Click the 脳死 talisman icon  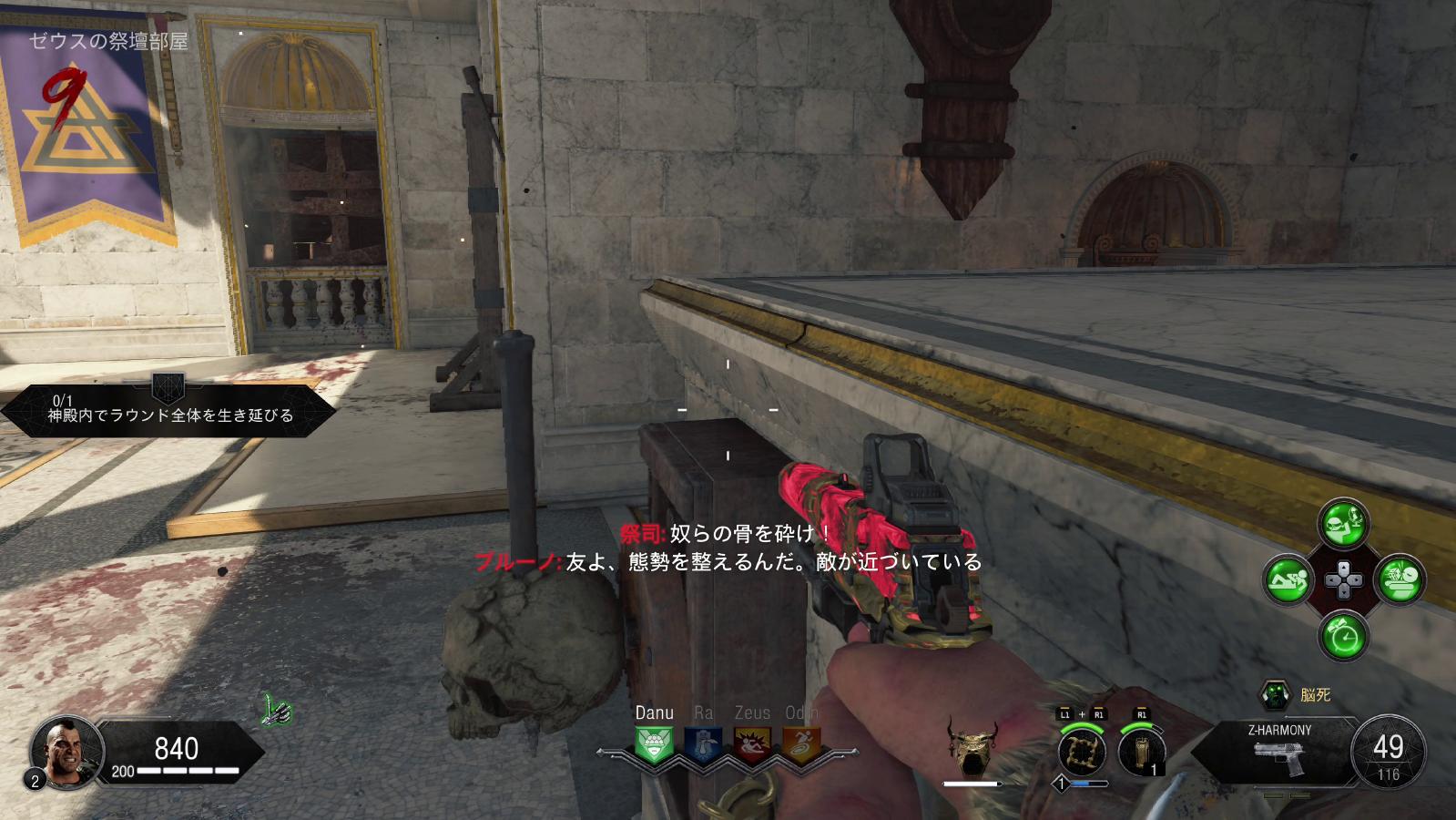(x=1275, y=695)
